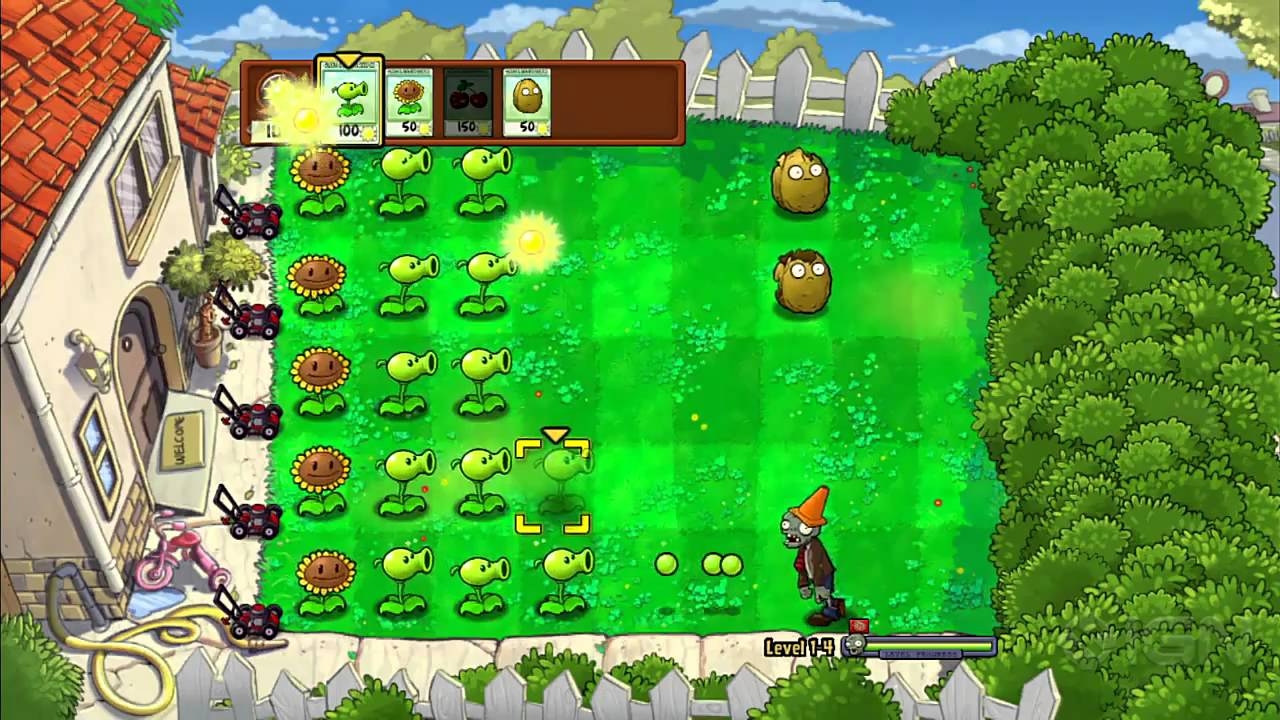The width and height of the screenshot is (1280, 720).
Task: Select the Sunflower seed packet
Action: [x=410, y=98]
